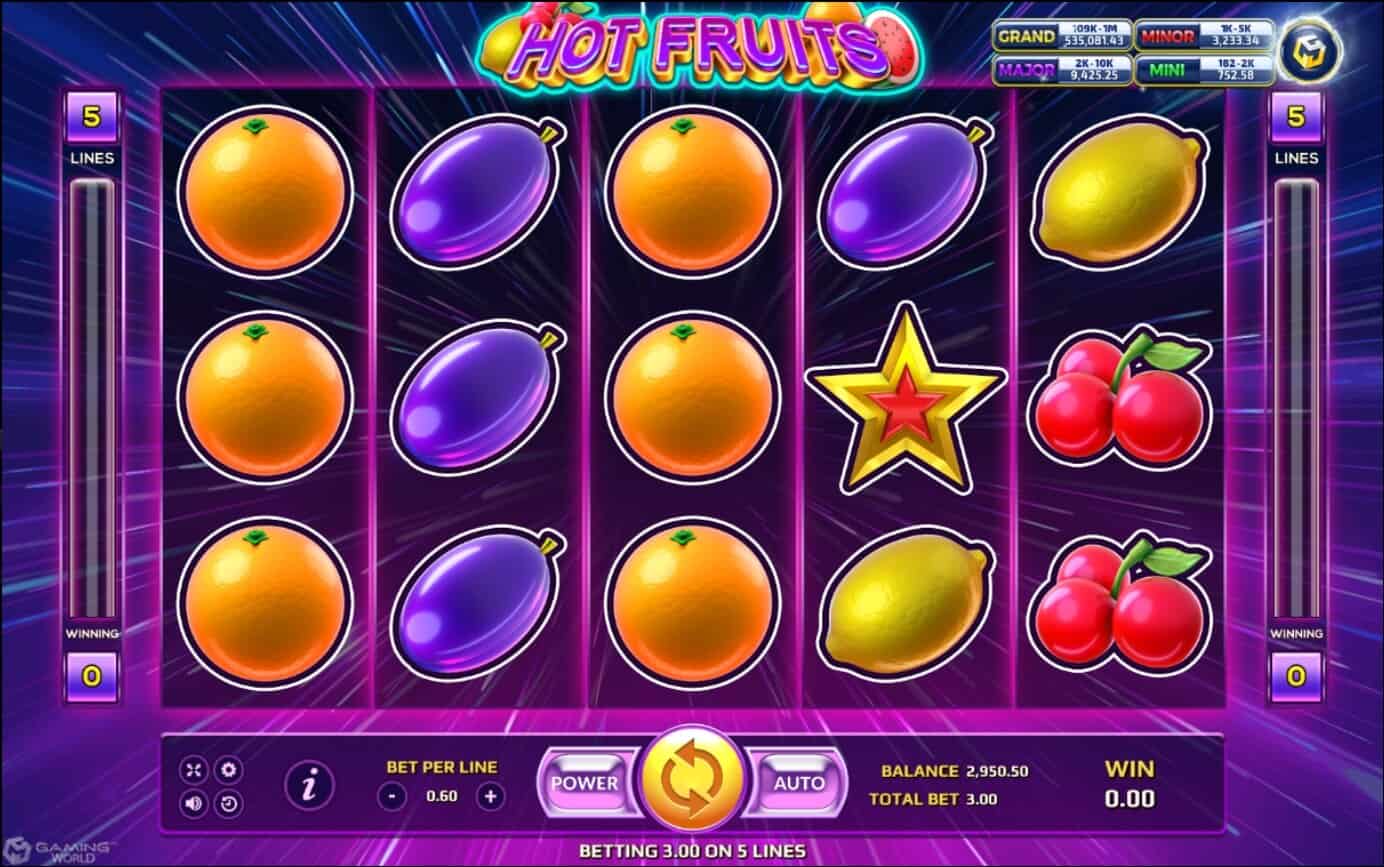Click the BETTING 3.00 ON 5 LINES text

tap(692, 849)
